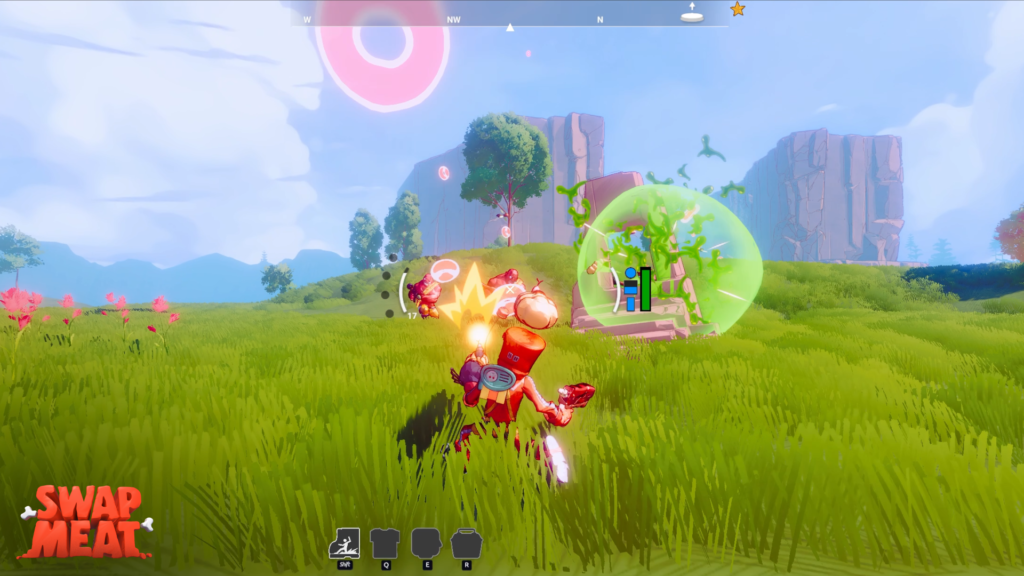Click the Swap Meat logo

point(85,521)
